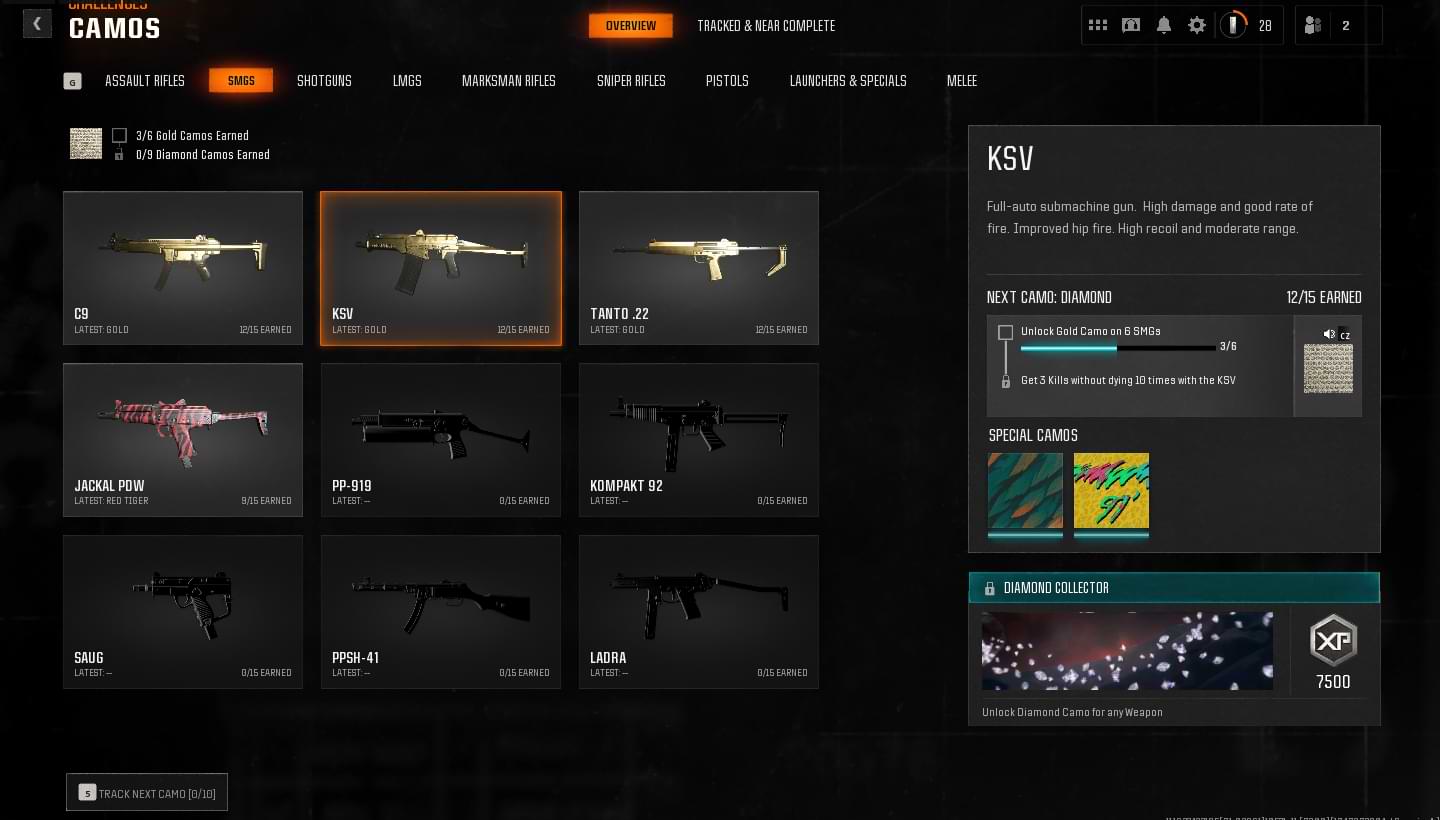Switch to the Shotguns category
Viewport: 1440px width, 820px height.
324,81
